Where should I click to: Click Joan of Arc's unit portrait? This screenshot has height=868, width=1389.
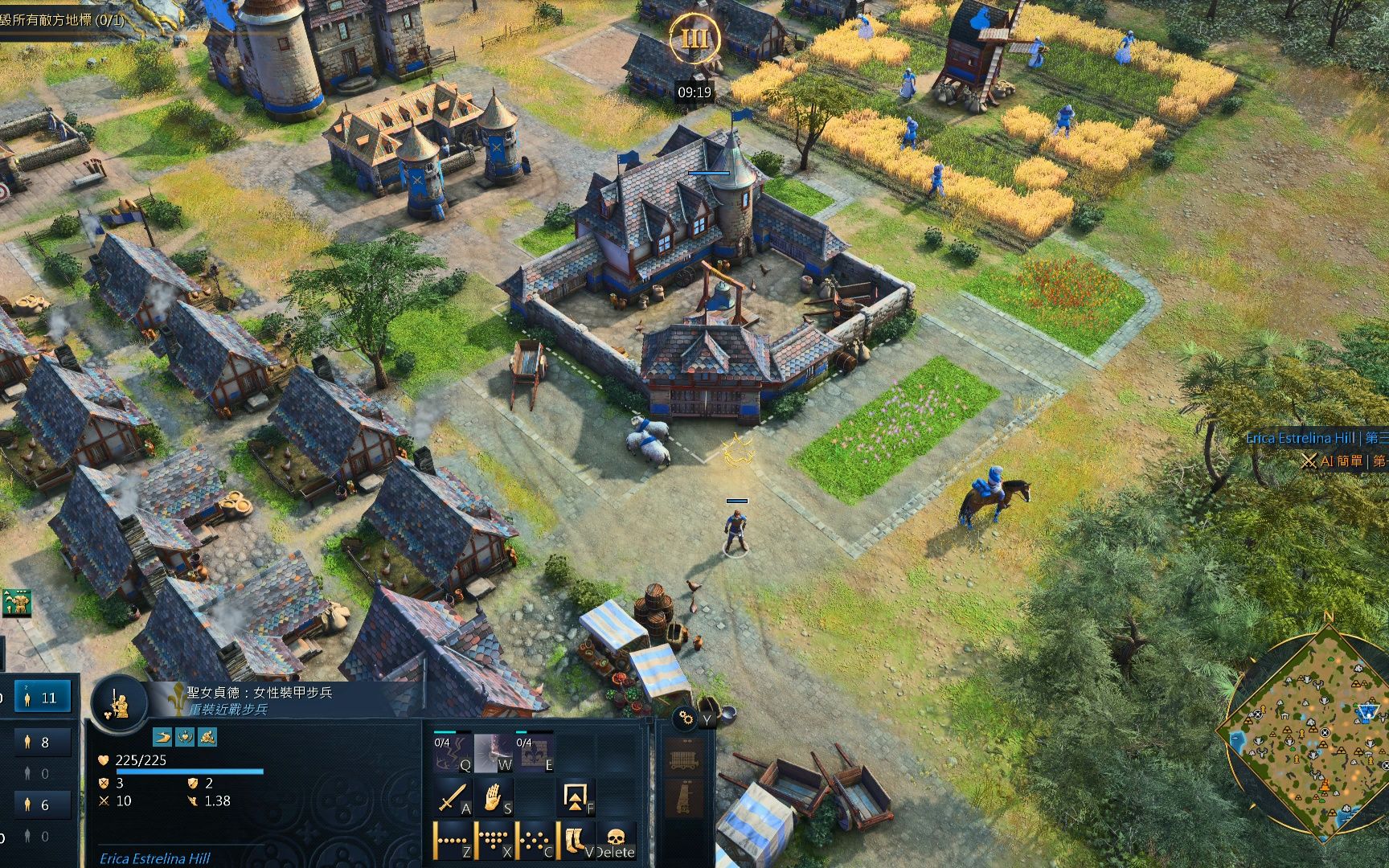(x=118, y=703)
